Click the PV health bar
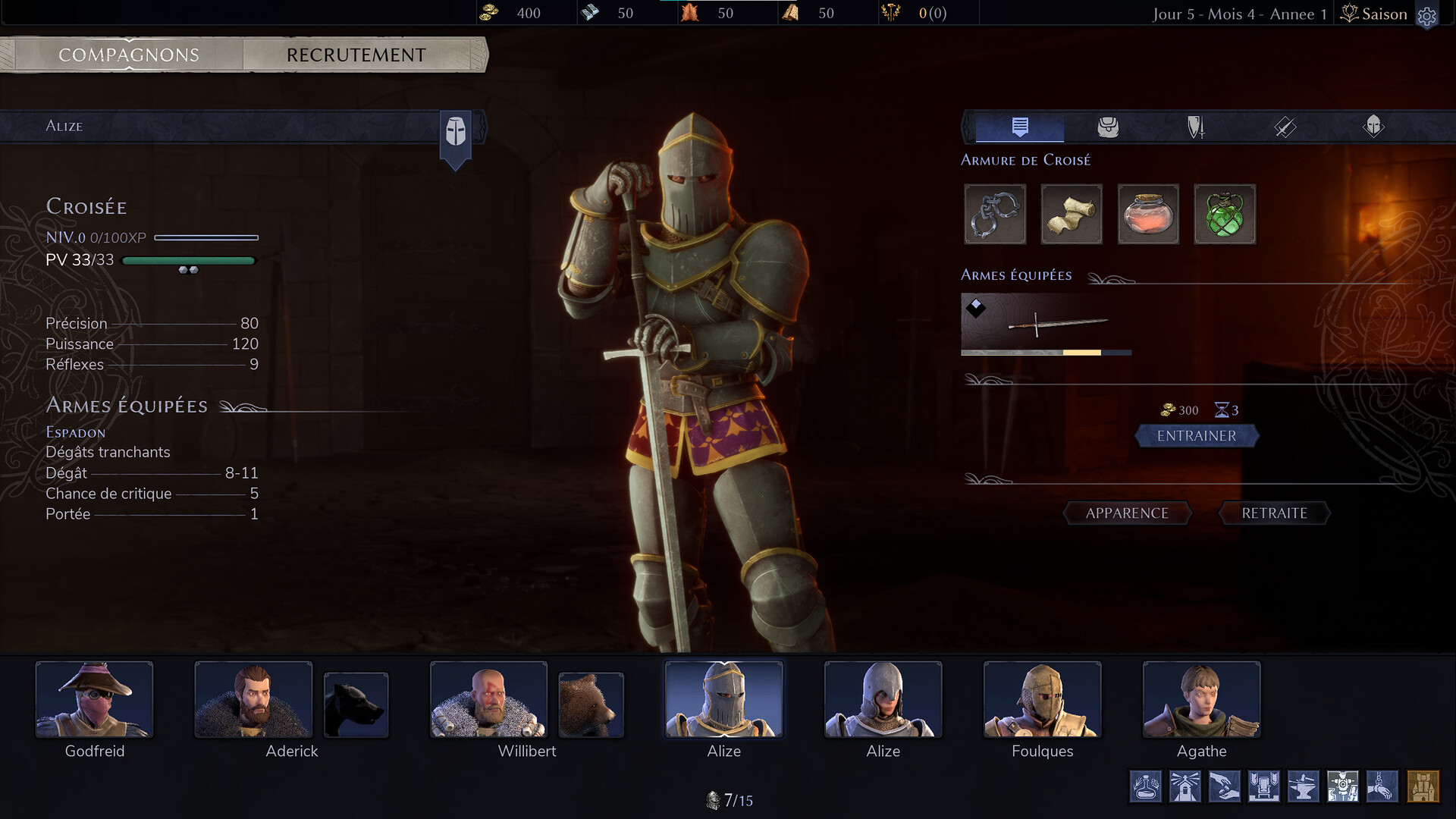This screenshot has height=819, width=1456. tap(190, 260)
